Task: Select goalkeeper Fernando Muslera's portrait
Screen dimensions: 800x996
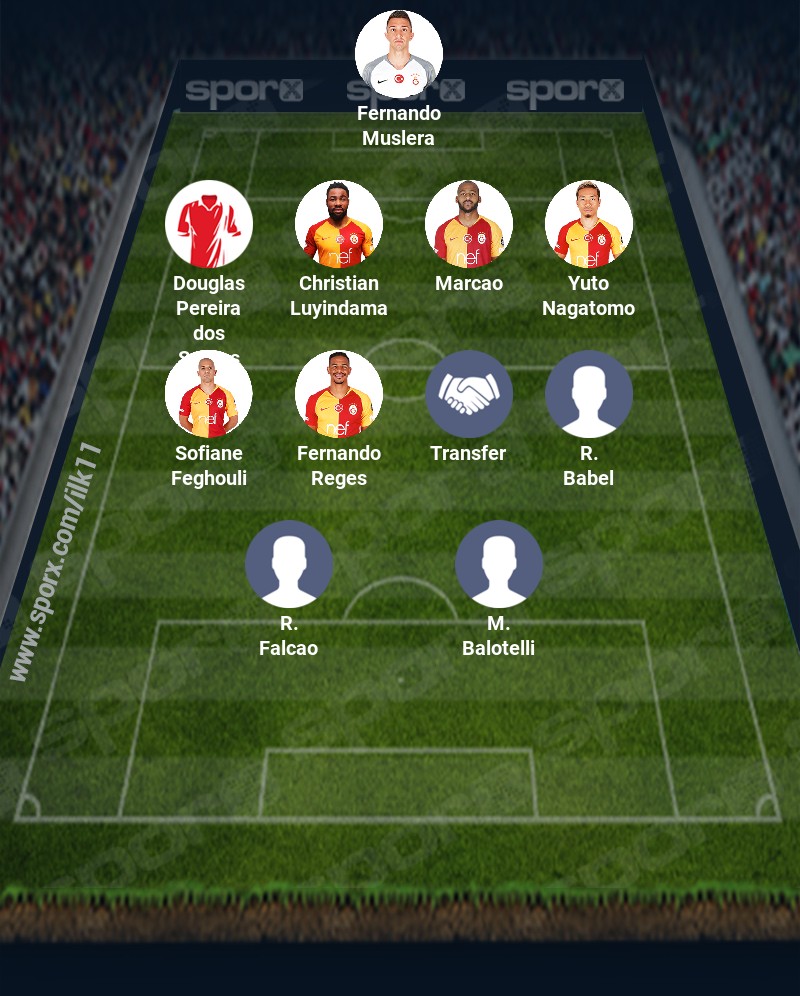Action: (399, 54)
